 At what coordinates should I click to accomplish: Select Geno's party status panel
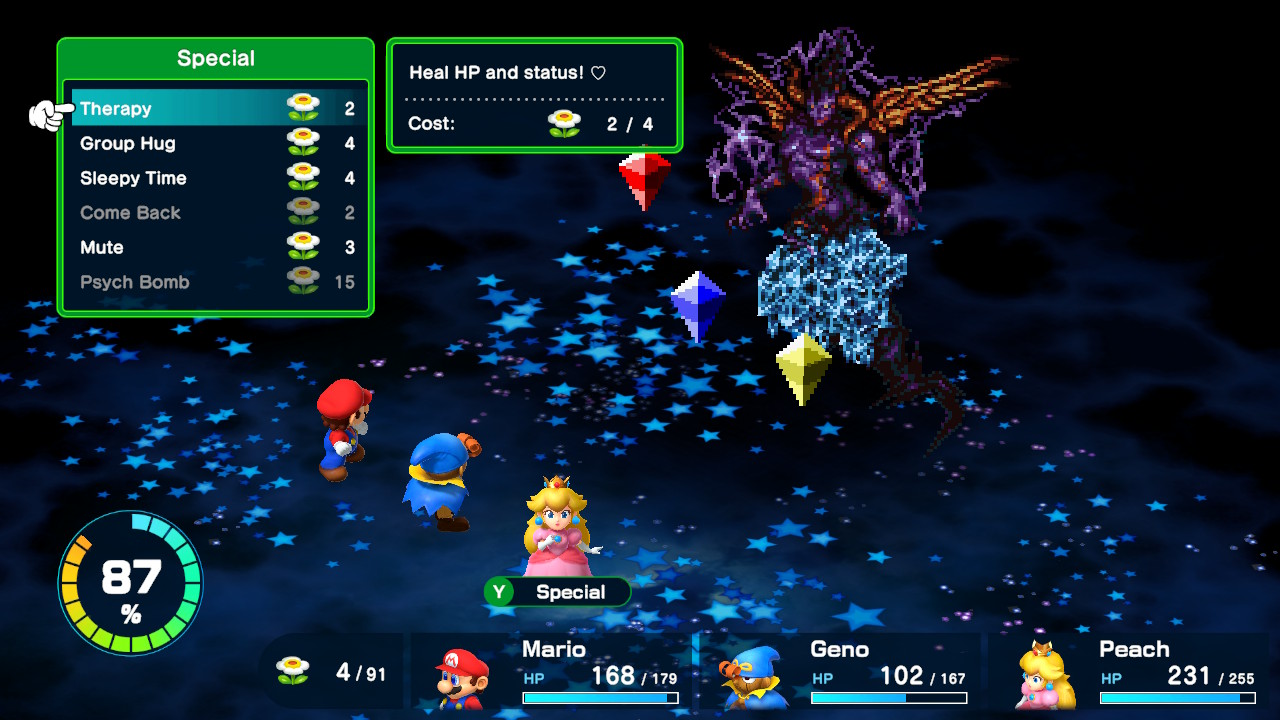coord(841,673)
